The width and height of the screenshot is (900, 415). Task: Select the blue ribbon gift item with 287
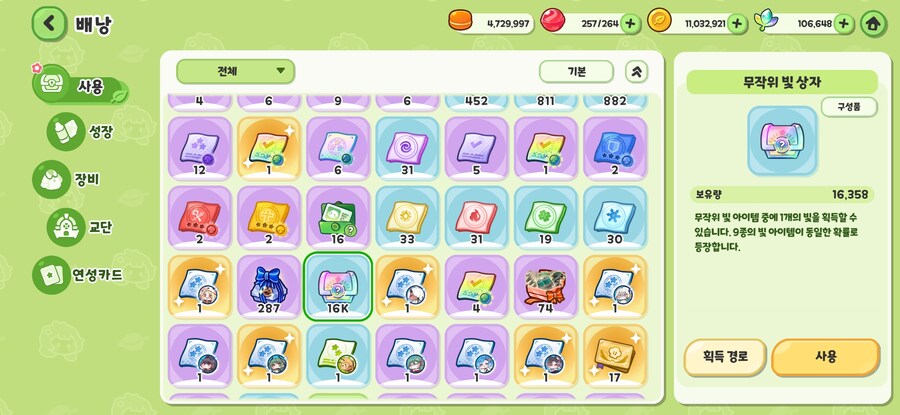click(268, 283)
